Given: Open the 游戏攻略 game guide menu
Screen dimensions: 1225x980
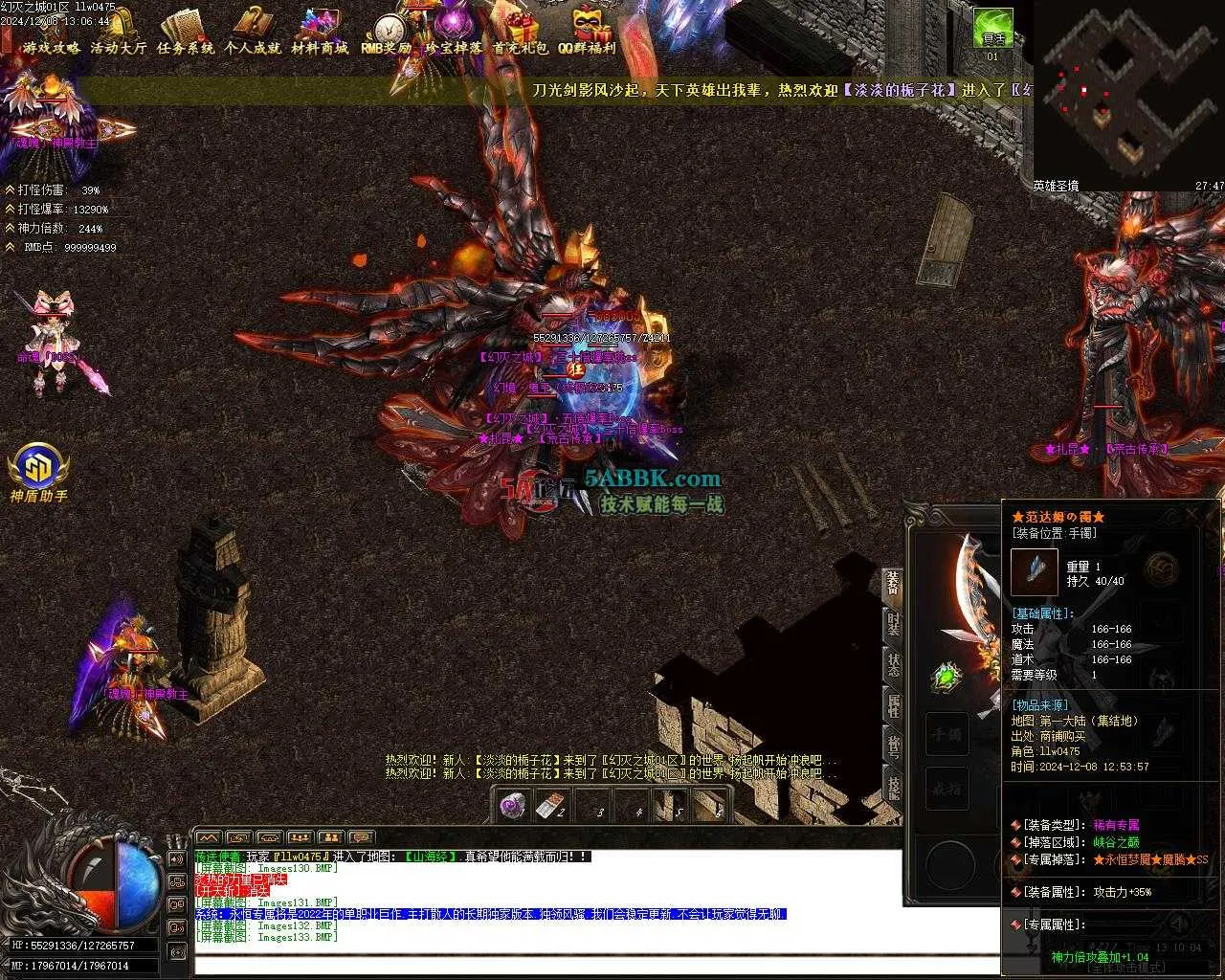Looking at the screenshot, I should 52,33.
